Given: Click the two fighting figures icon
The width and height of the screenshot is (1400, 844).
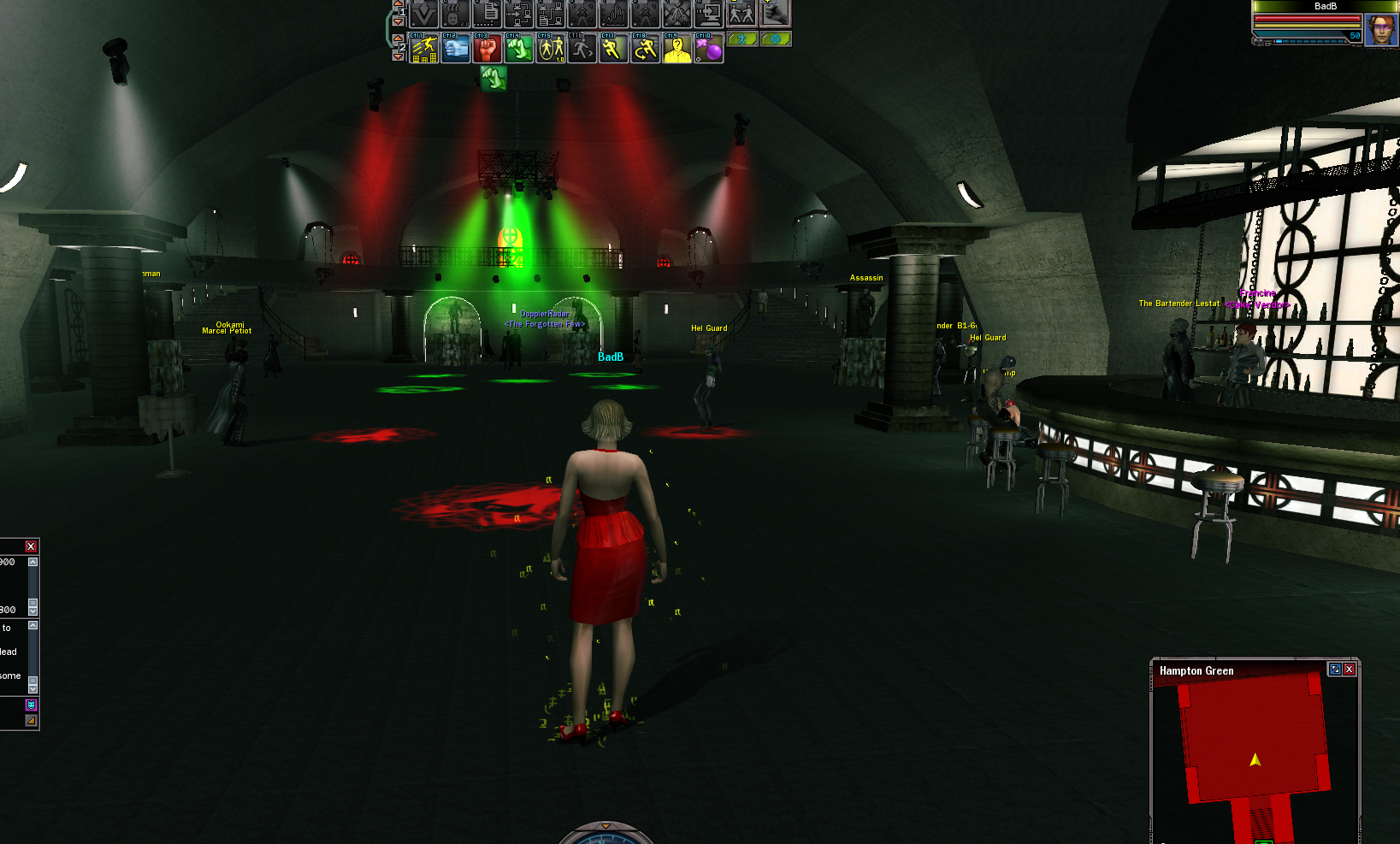Looking at the screenshot, I should coord(741,14).
